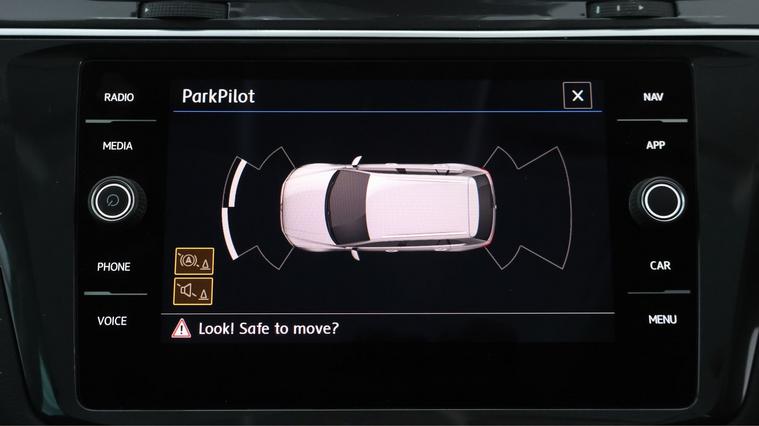Mute the parking sensor sound icon
Viewport: 759px width, 426px height.
(x=194, y=291)
